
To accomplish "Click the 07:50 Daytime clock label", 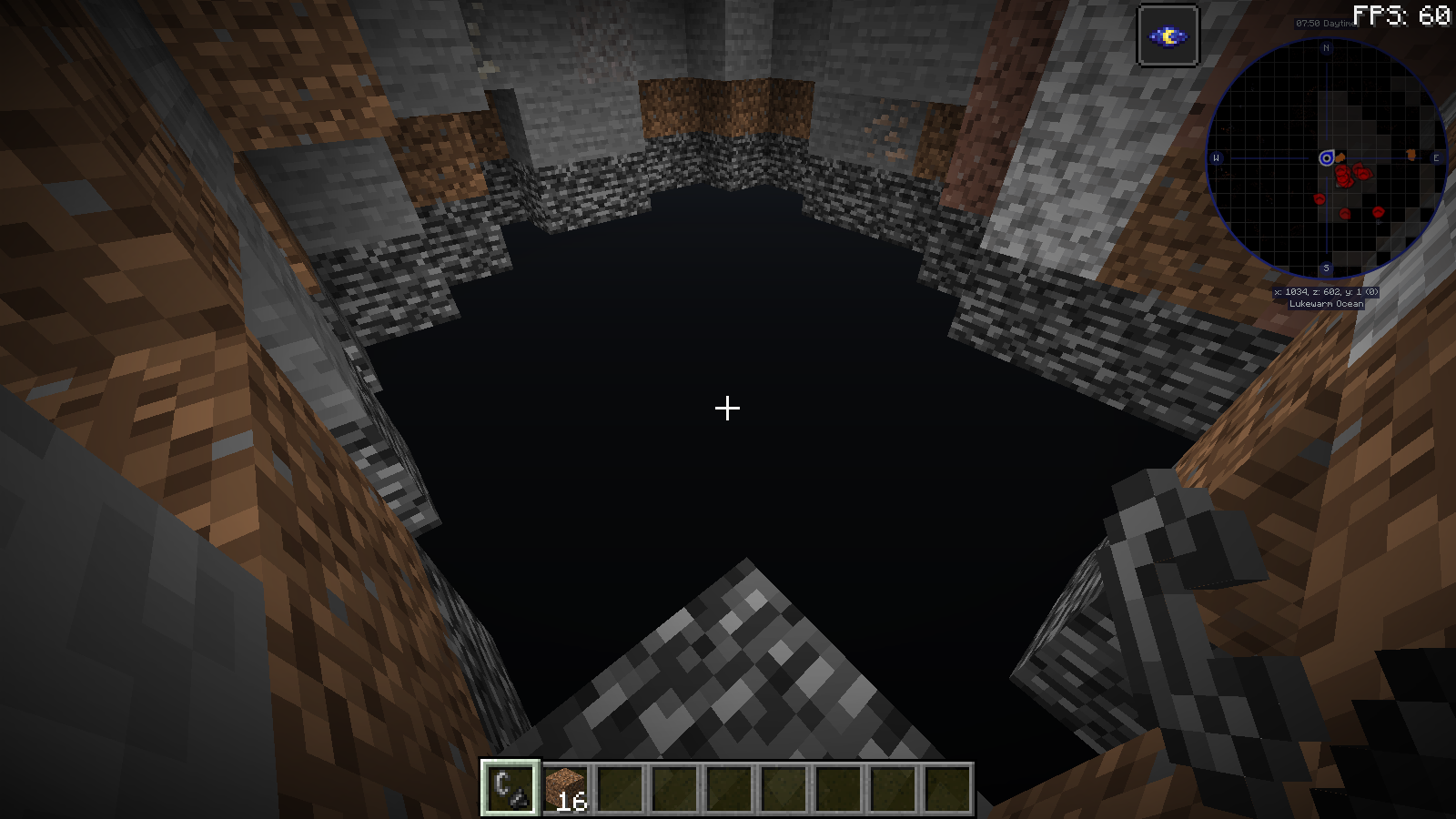I will (x=1325, y=23).
